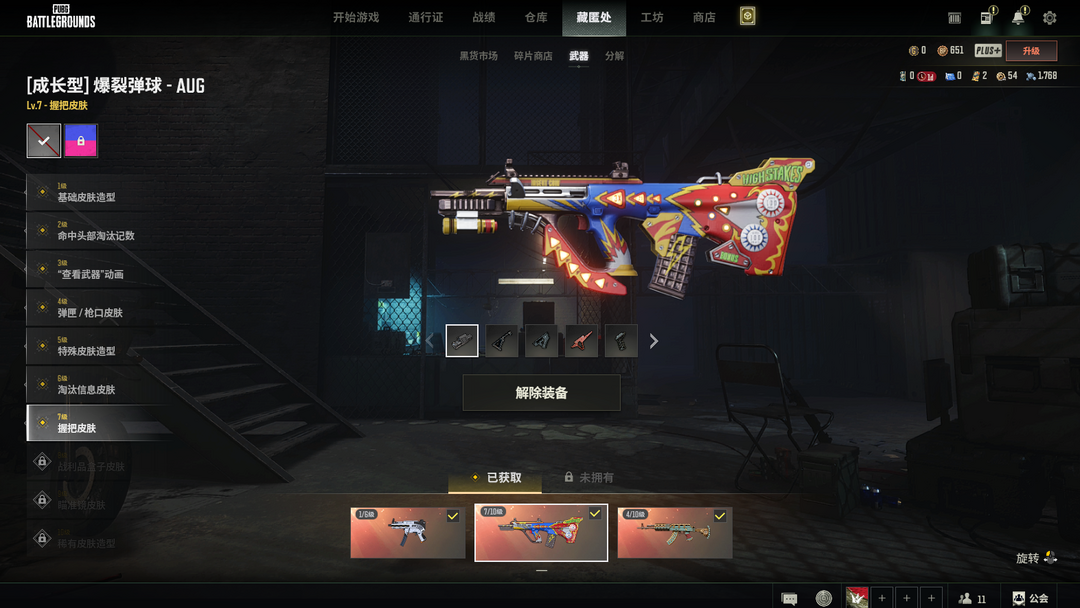Switch to the 未拥有 tab
Image resolution: width=1080 pixels, height=608 pixels.
589,478
